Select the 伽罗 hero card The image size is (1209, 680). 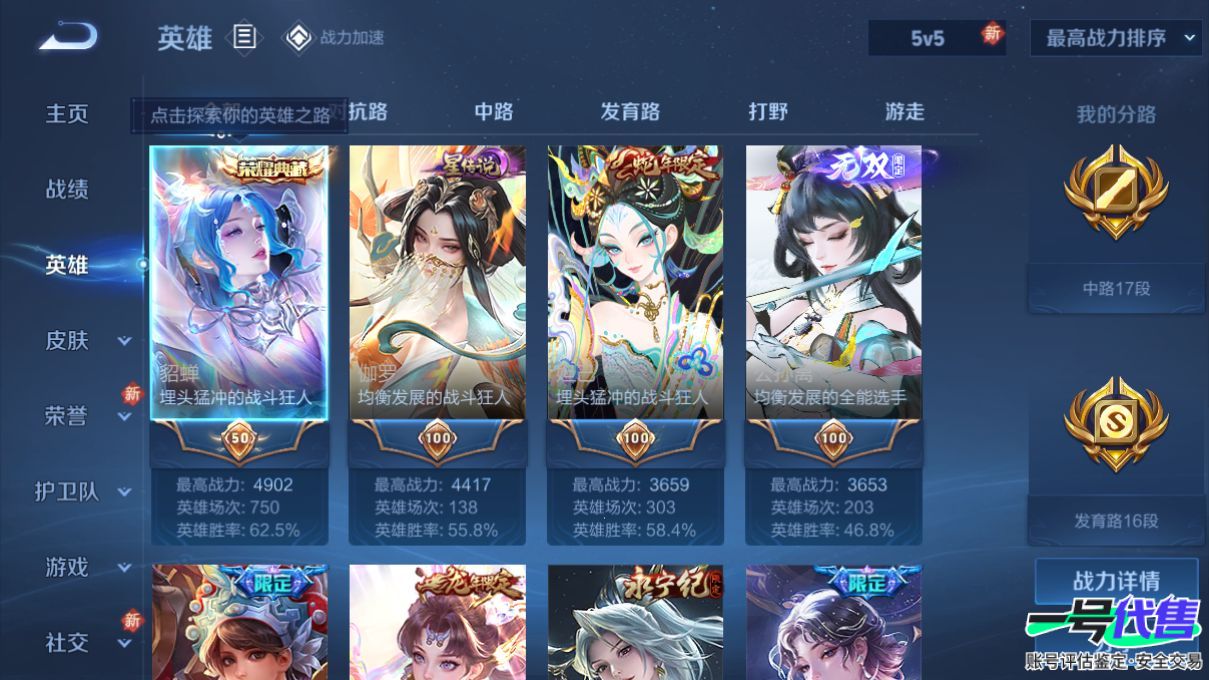[x=437, y=300]
